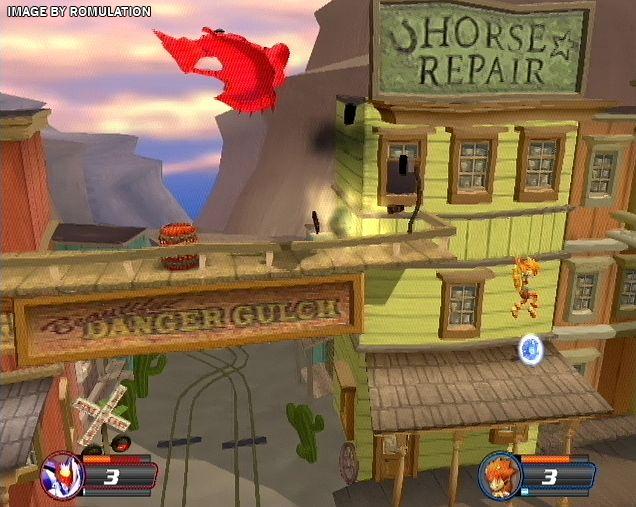
Task: Click the white robot fighter portrait
Action: click(61, 474)
